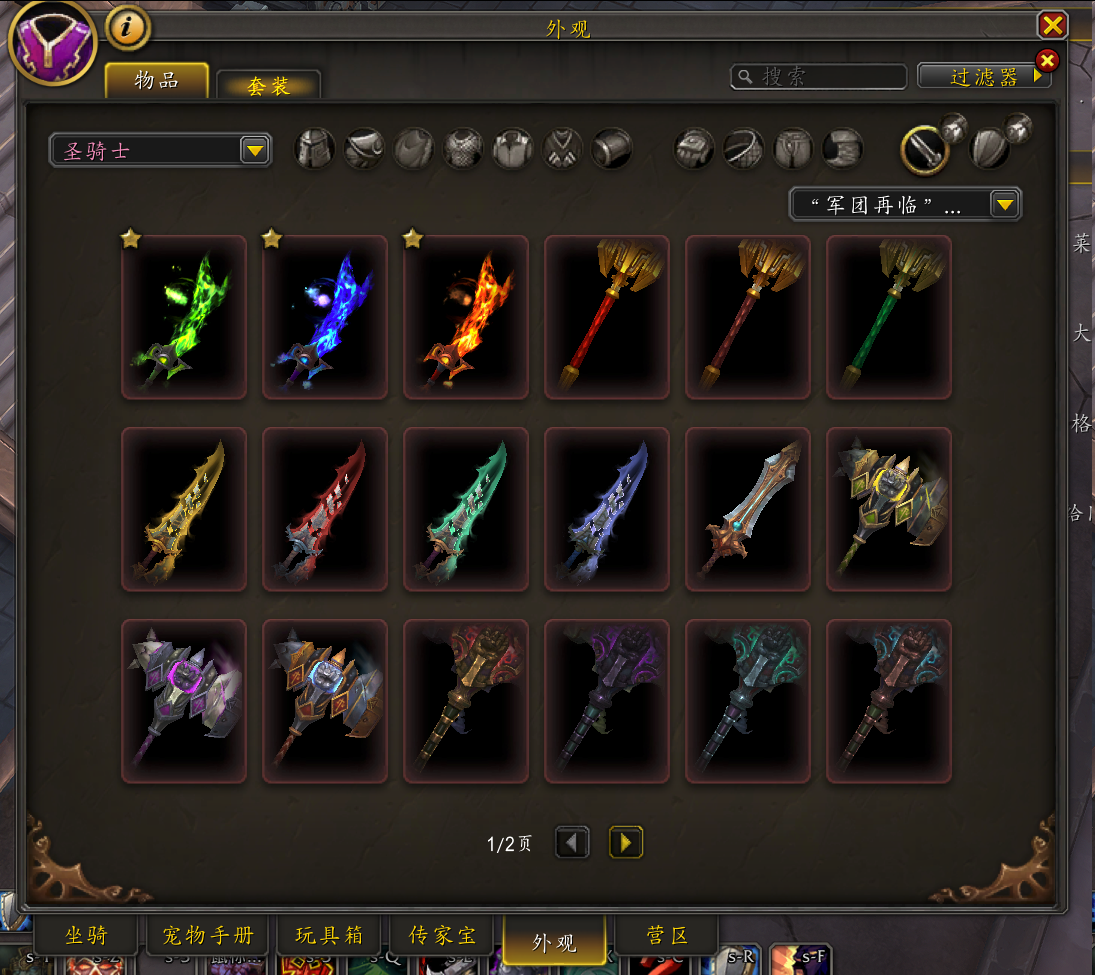The image size is (1095, 975).
Task: Select the green flame sword appearance
Action: (x=184, y=318)
